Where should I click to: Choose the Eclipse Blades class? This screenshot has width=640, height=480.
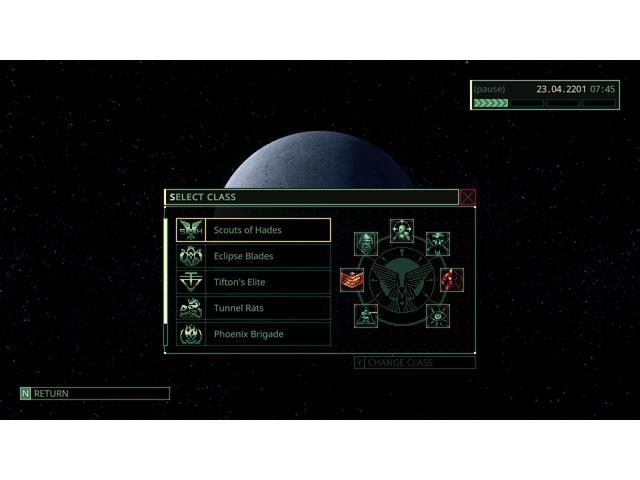253,256
